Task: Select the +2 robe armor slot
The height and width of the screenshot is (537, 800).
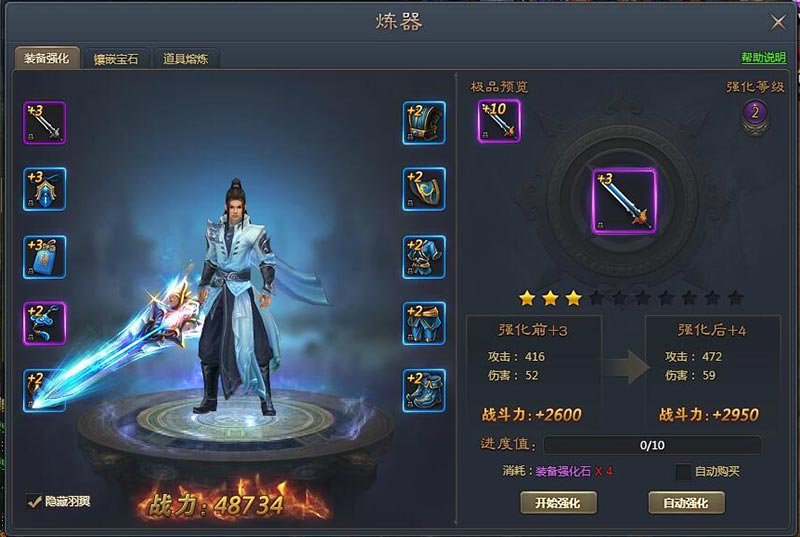Action: pos(424,257)
